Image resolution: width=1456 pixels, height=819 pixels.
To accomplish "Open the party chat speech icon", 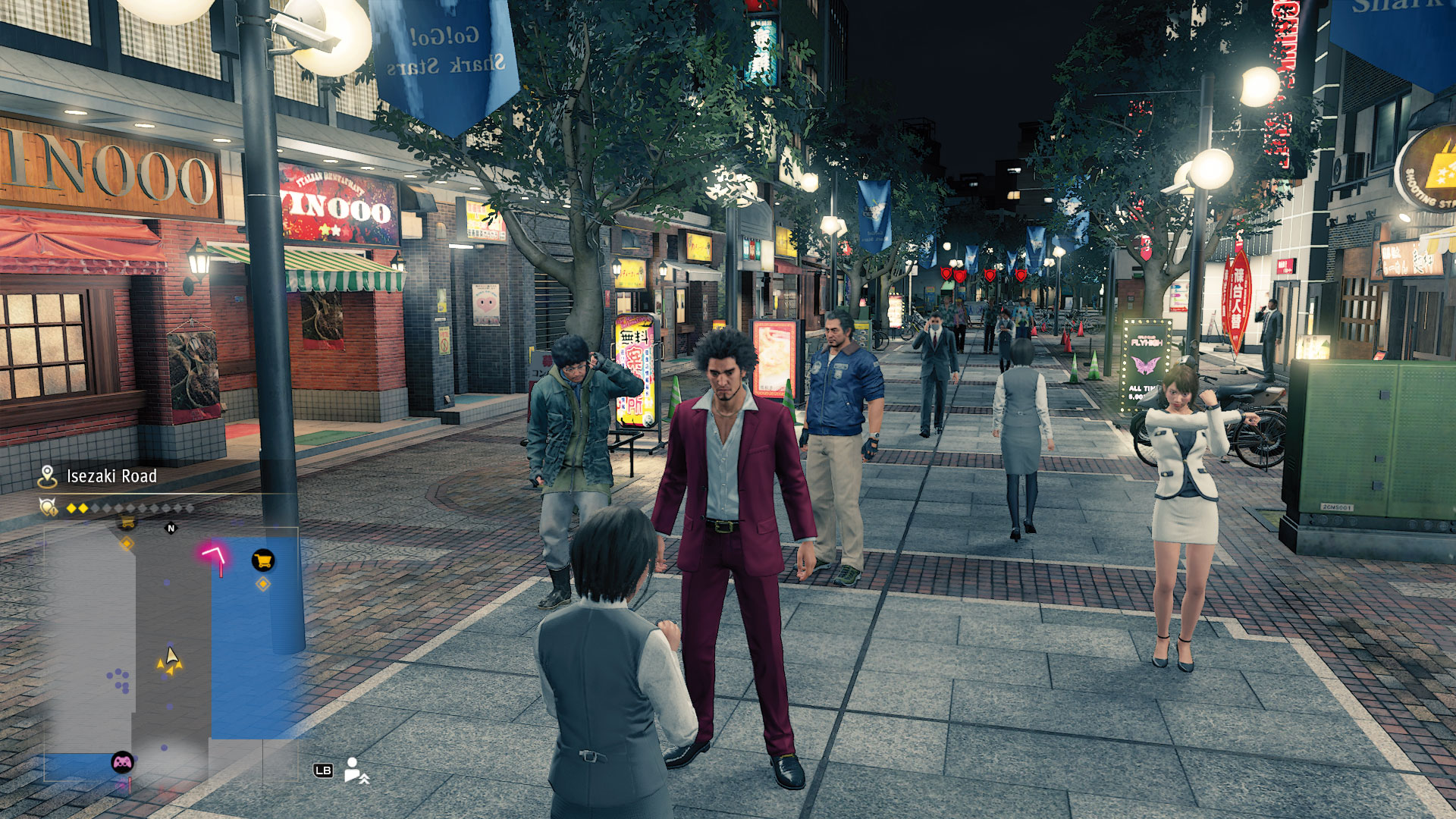I will [x=355, y=770].
